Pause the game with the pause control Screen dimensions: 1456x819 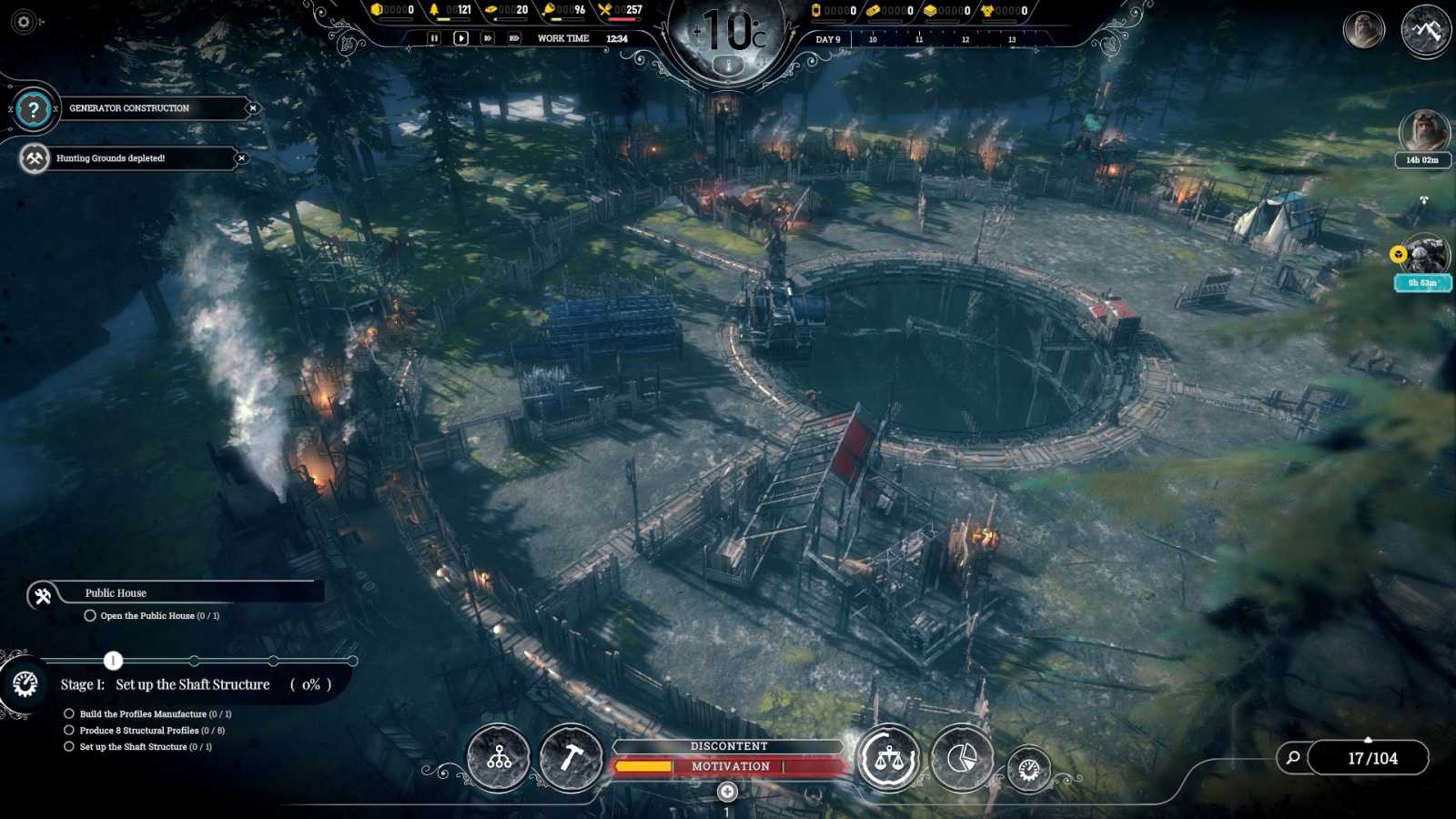(434, 37)
